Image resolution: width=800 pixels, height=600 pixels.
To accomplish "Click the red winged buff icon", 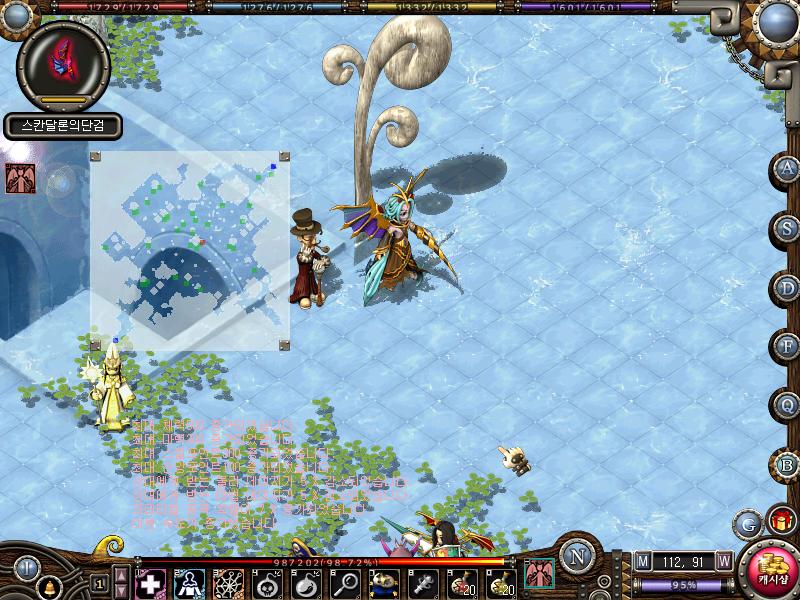I will (19, 178).
